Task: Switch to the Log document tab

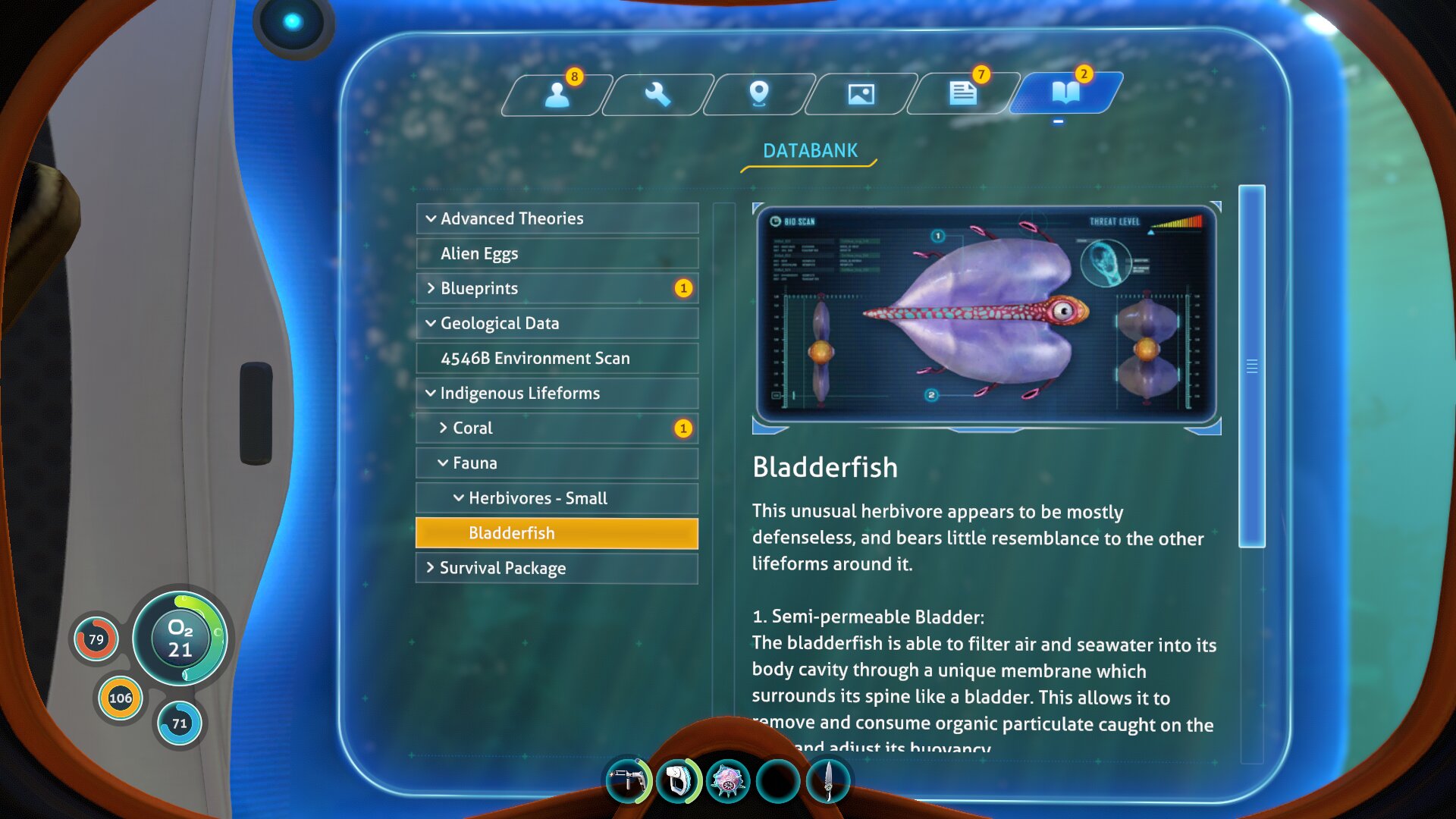Action: pos(962,94)
